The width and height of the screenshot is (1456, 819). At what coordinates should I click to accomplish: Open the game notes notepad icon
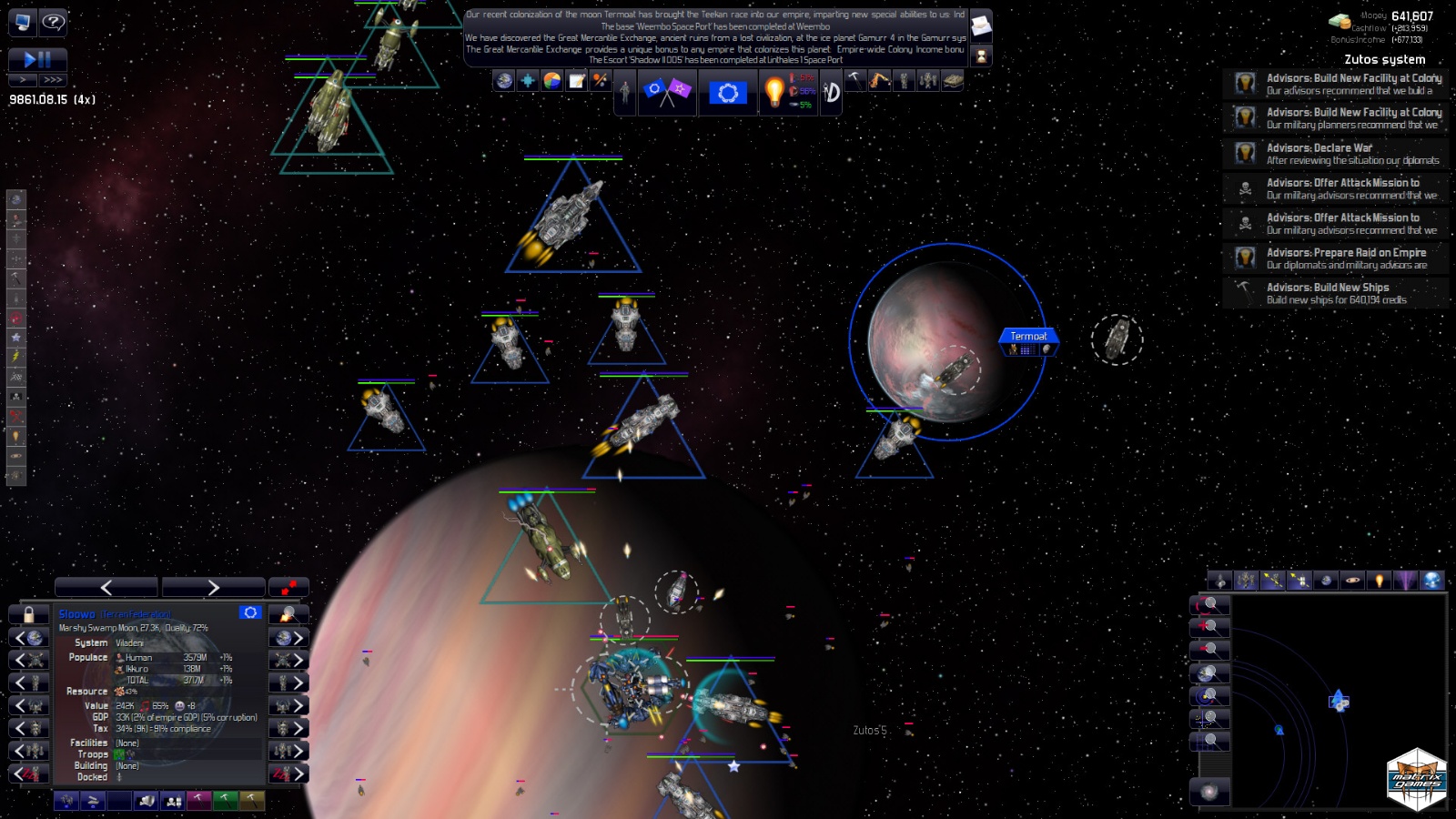click(x=576, y=82)
